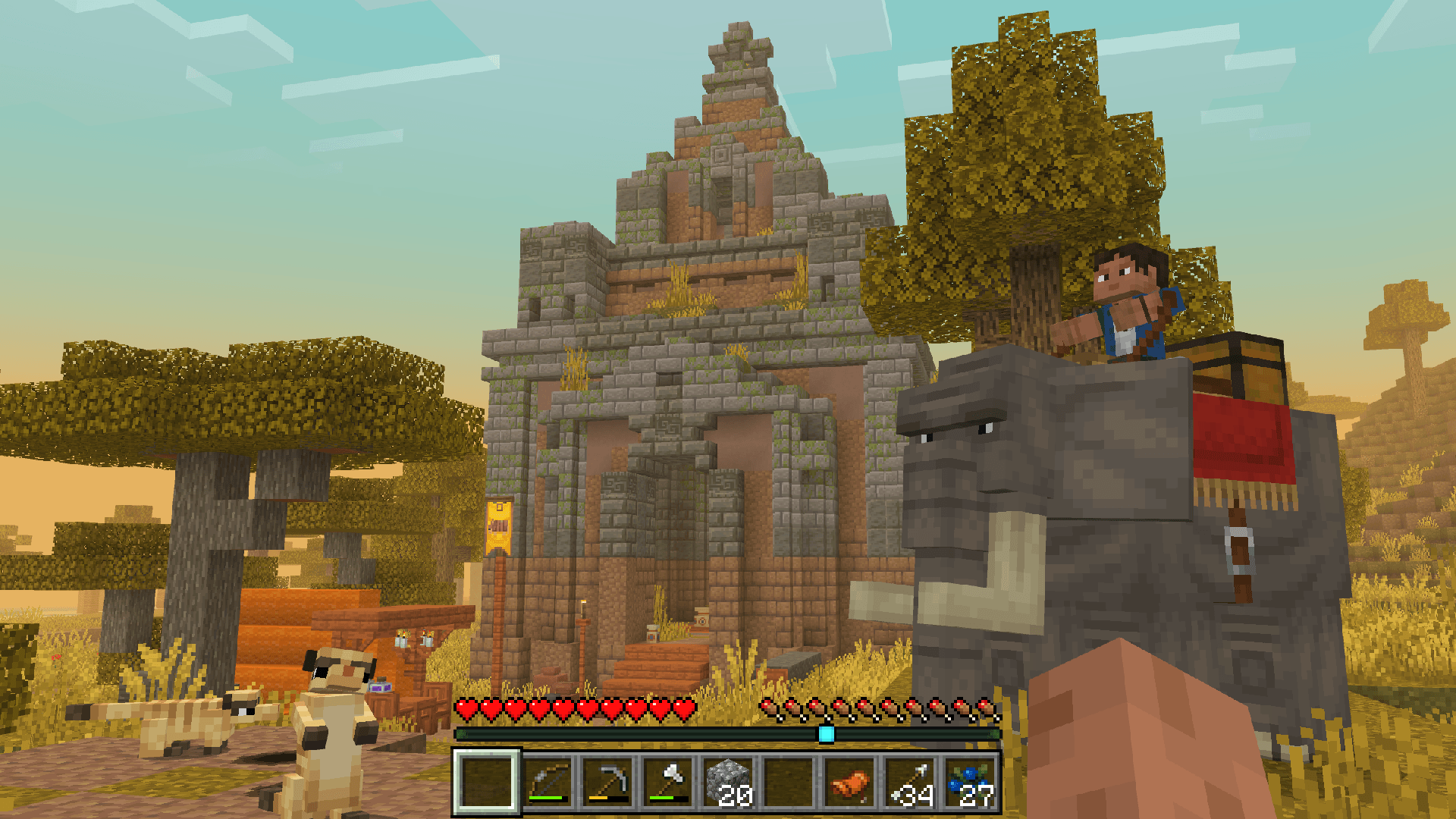
Task: Select the pickaxe in the hotbar
Action: [608, 783]
